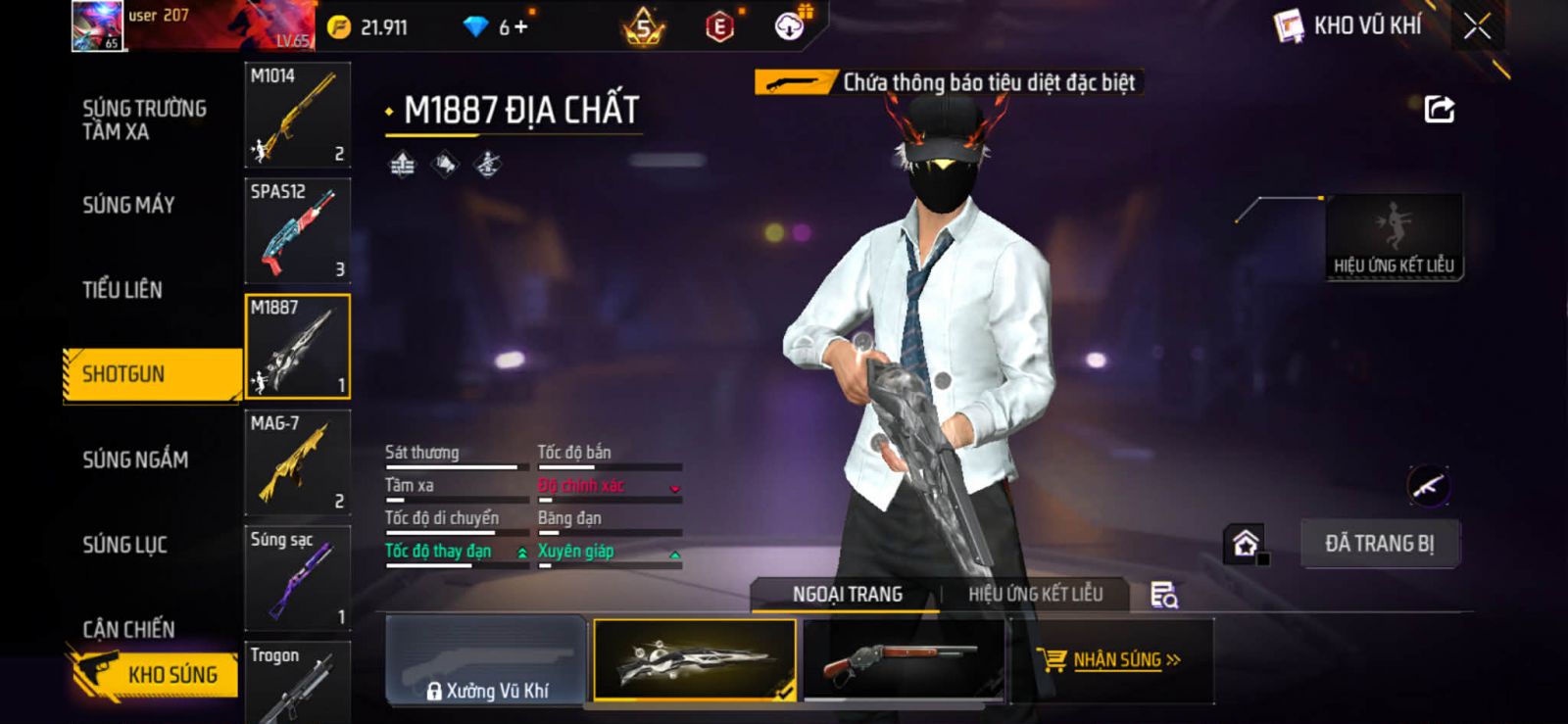Open the Kho Súng menu

tap(155, 674)
